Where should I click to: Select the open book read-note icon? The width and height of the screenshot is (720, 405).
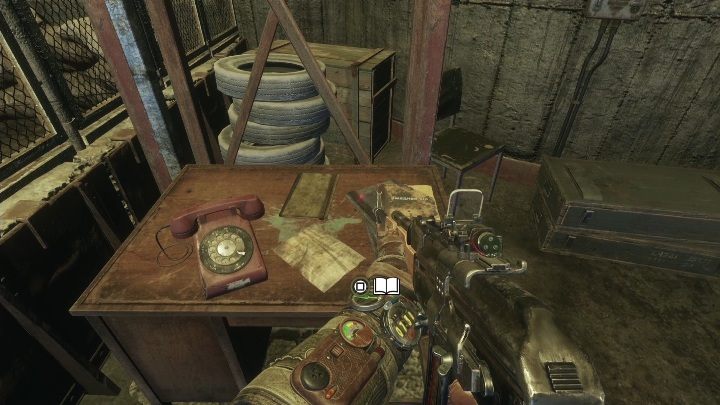[x=386, y=287]
